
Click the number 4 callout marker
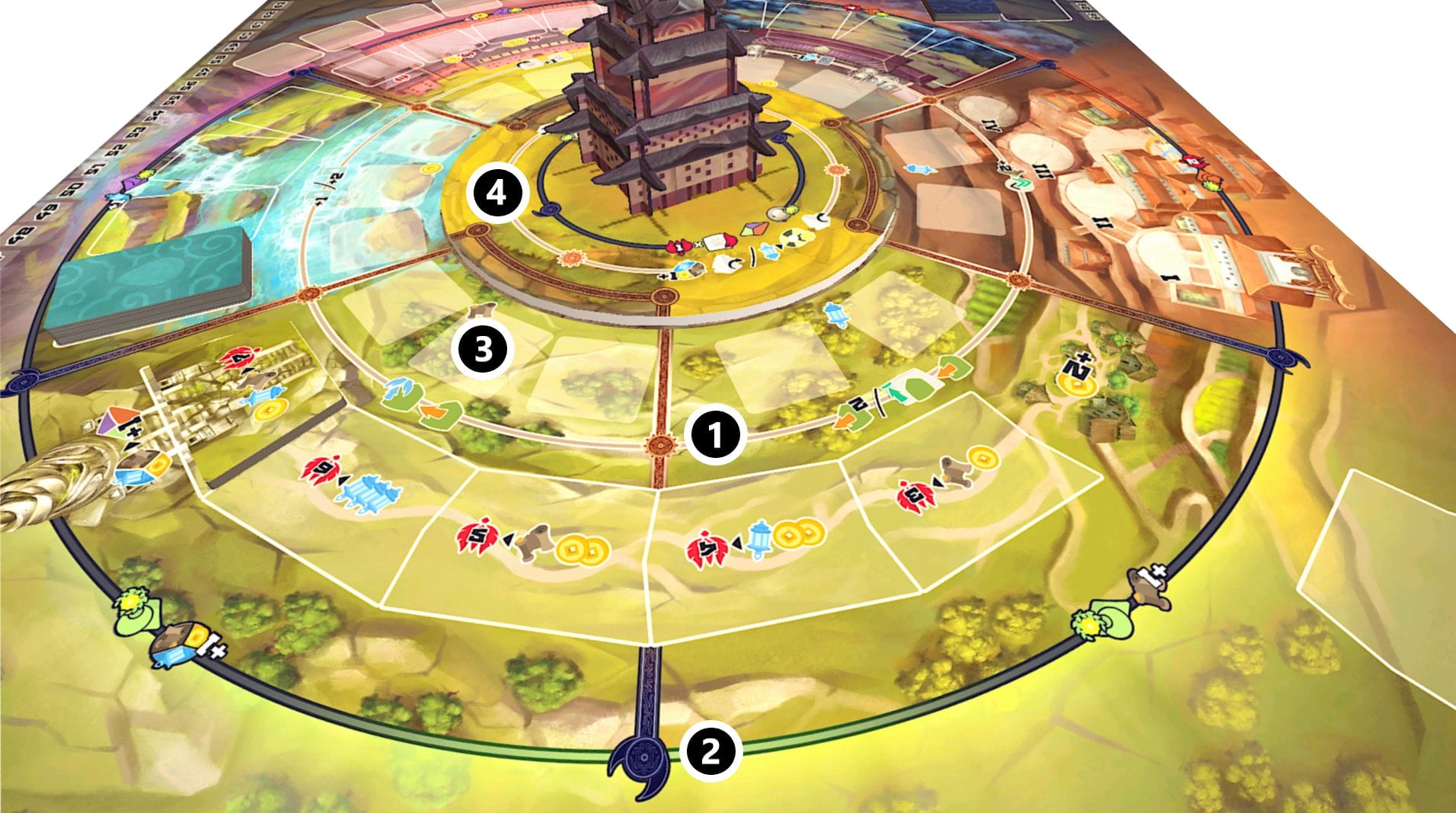click(x=497, y=194)
